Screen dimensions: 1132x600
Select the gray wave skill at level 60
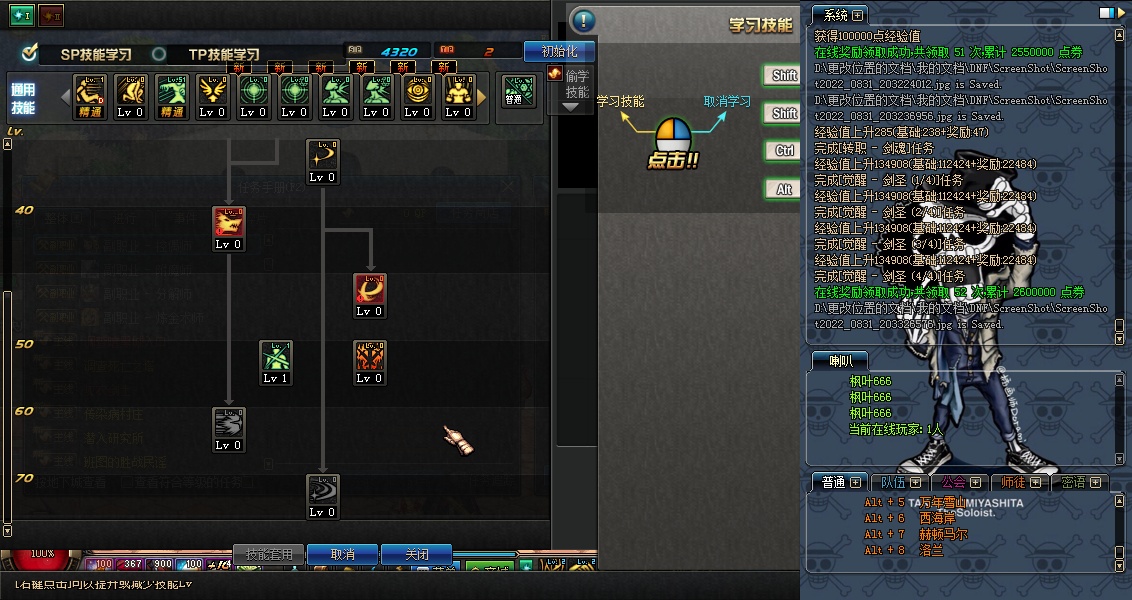tap(229, 423)
